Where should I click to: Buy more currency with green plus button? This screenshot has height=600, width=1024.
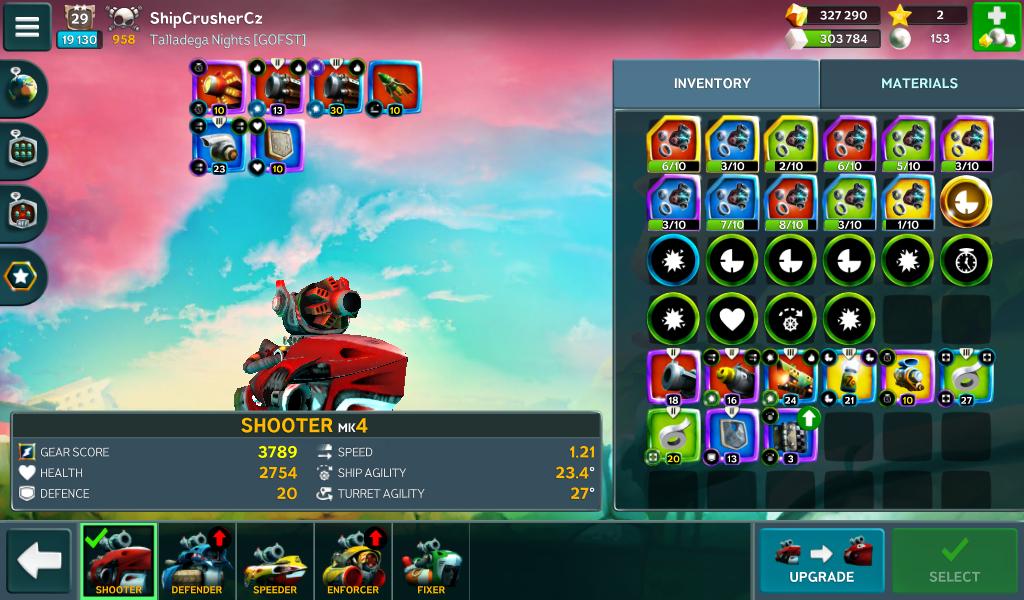click(995, 27)
